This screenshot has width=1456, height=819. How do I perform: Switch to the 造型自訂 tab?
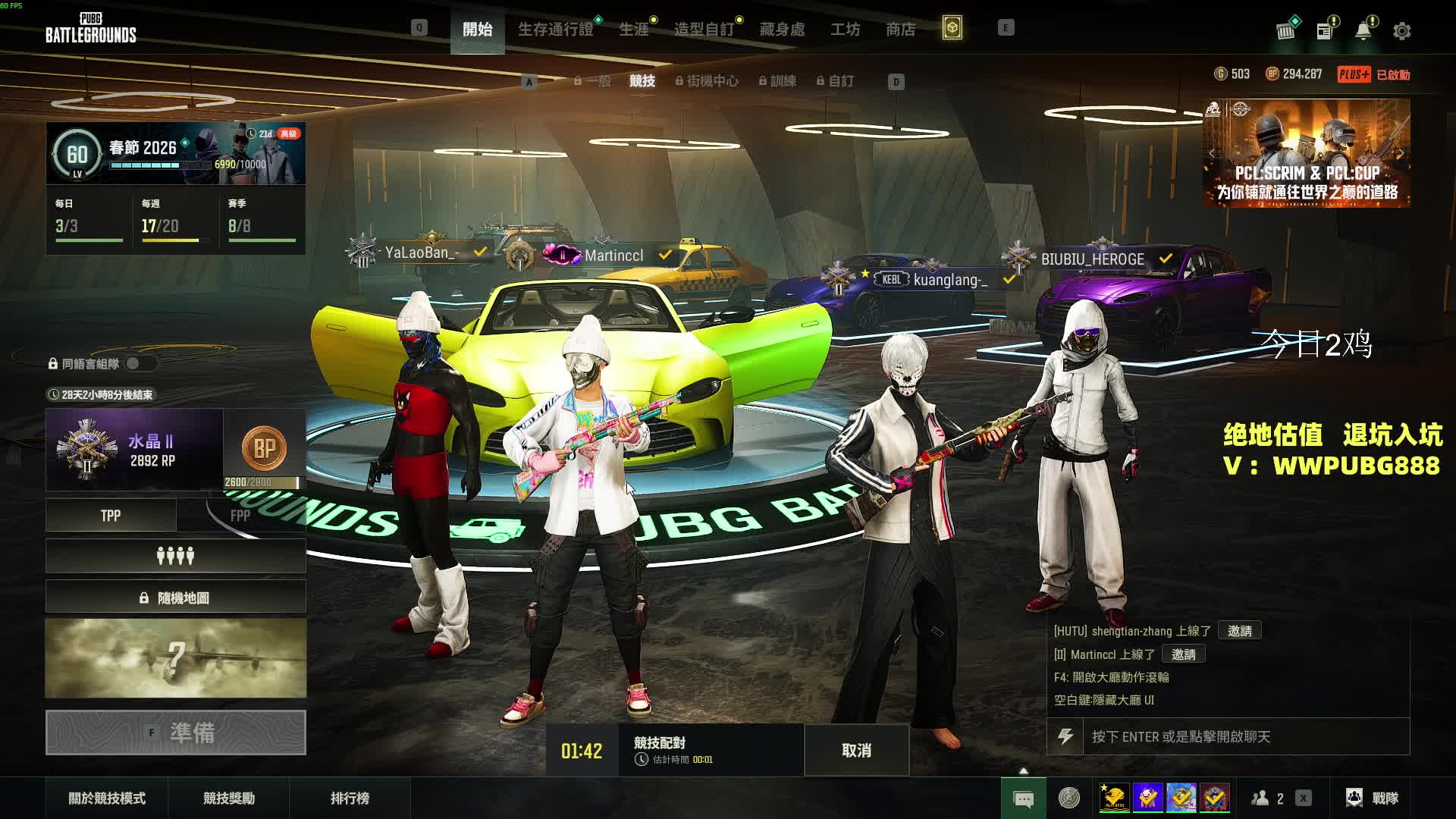704,30
